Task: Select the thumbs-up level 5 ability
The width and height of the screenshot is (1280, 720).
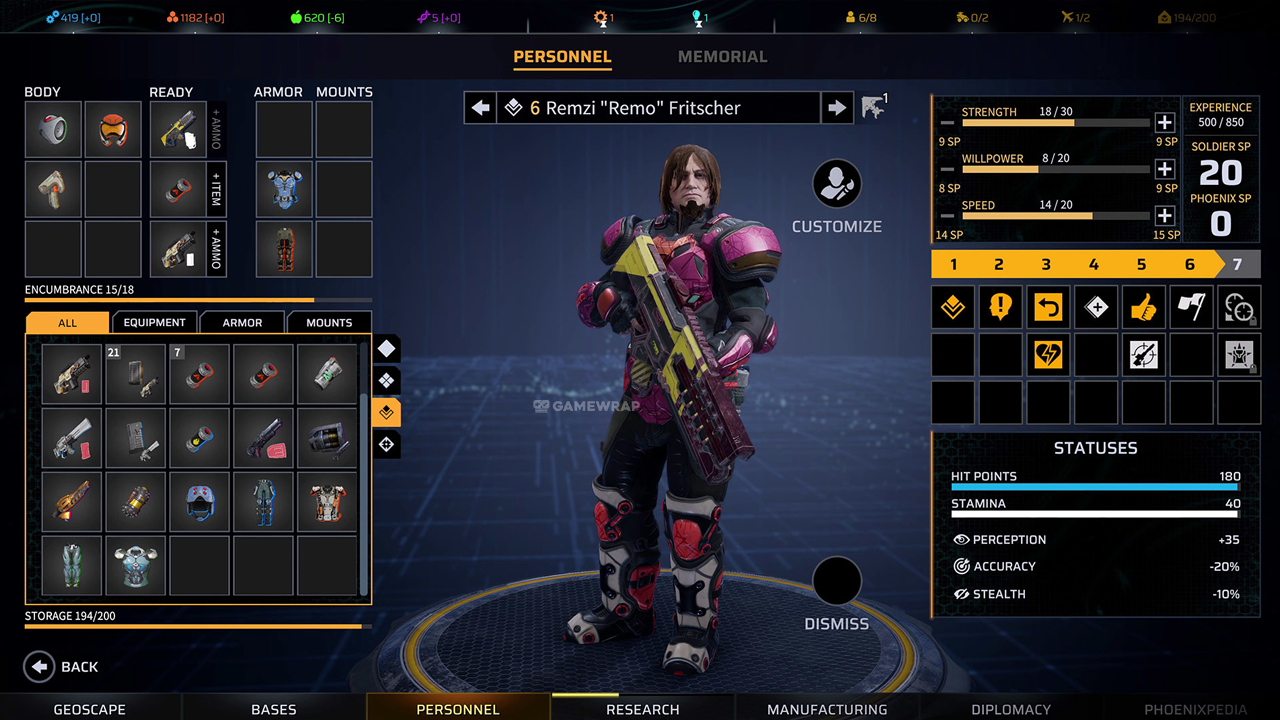Action: [1143, 307]
